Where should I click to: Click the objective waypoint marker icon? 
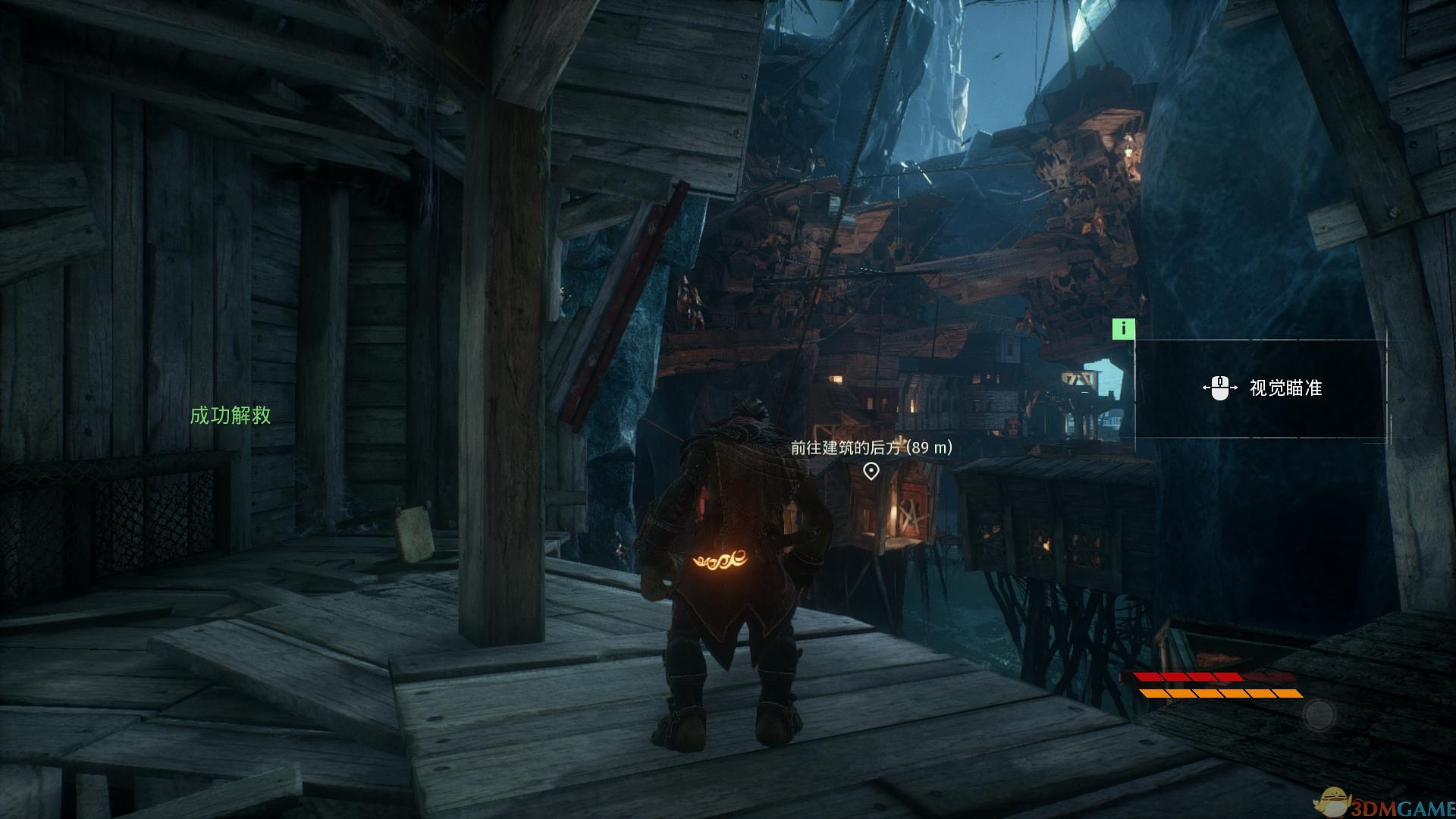click(x=871, y=472)
